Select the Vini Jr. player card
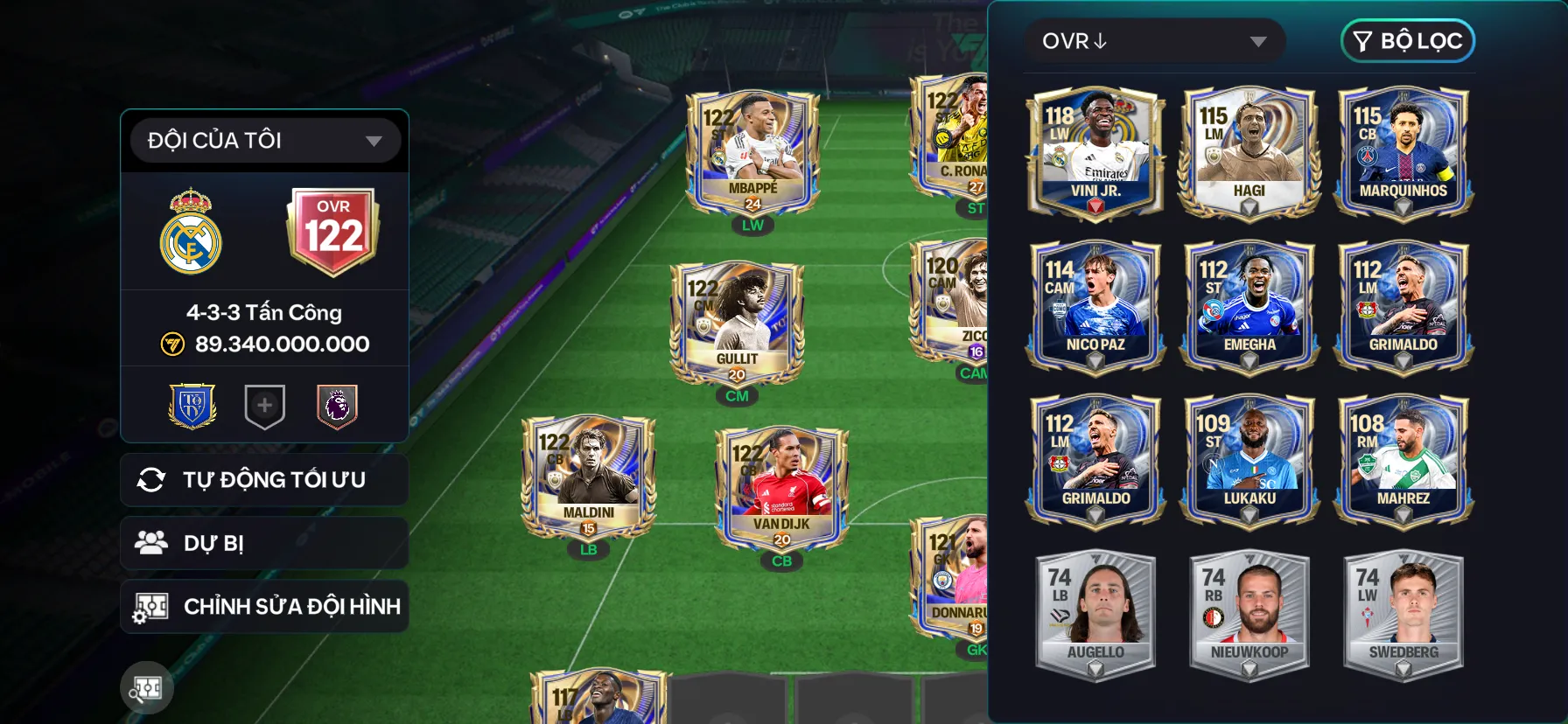 coord(1095,149)
